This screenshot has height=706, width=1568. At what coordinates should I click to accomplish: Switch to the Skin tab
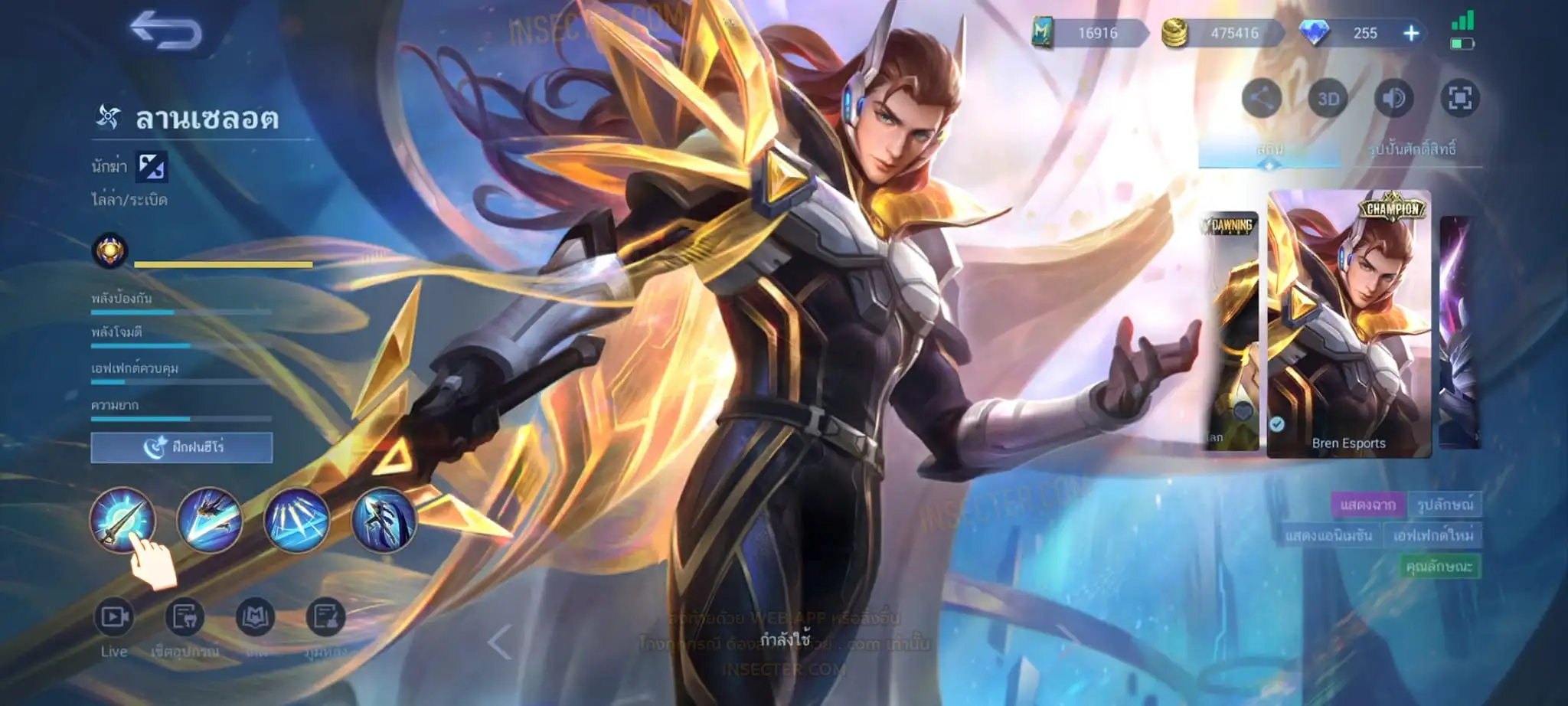[1269, 149]
